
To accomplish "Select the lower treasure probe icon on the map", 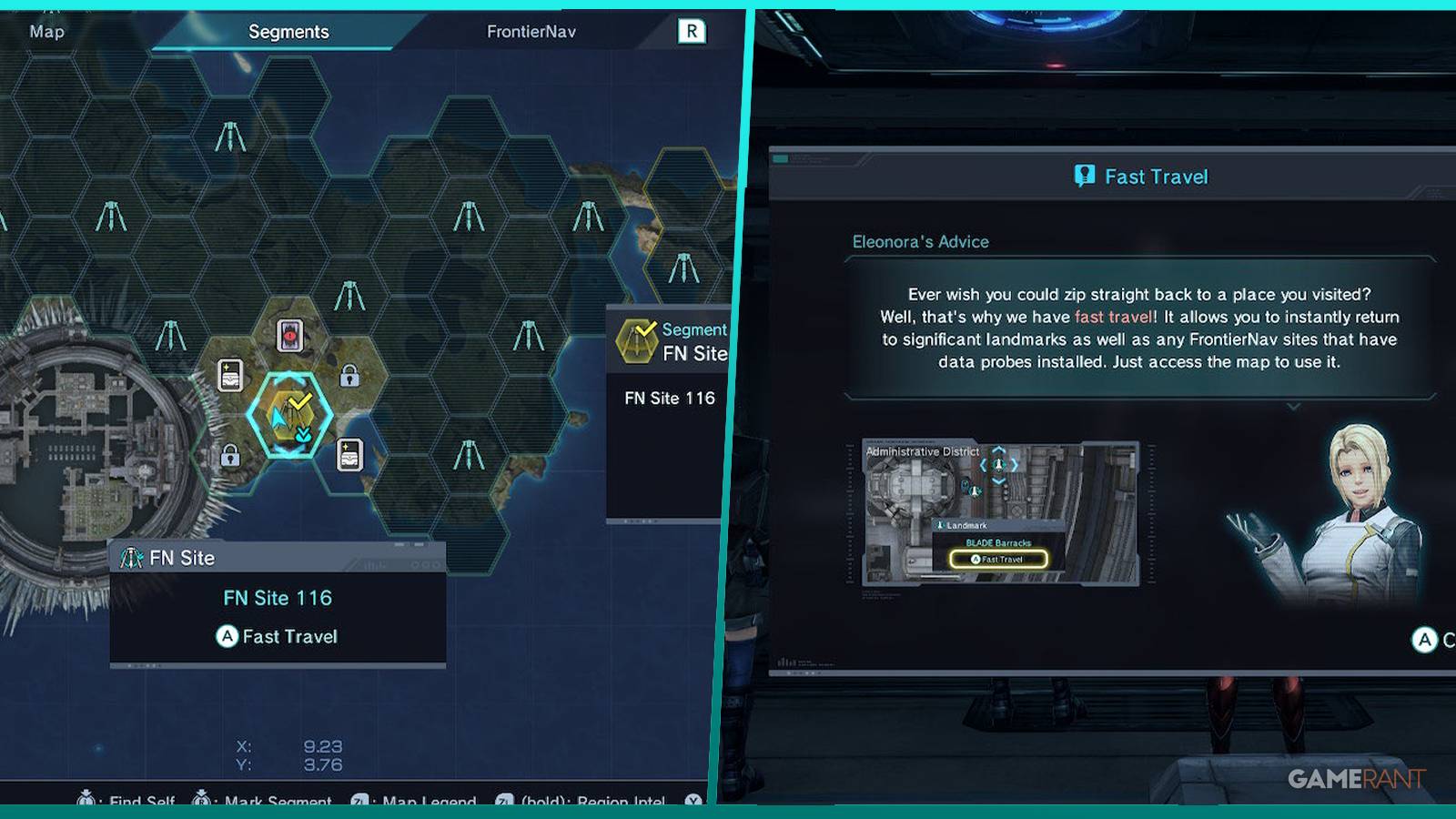I will 349,457.
